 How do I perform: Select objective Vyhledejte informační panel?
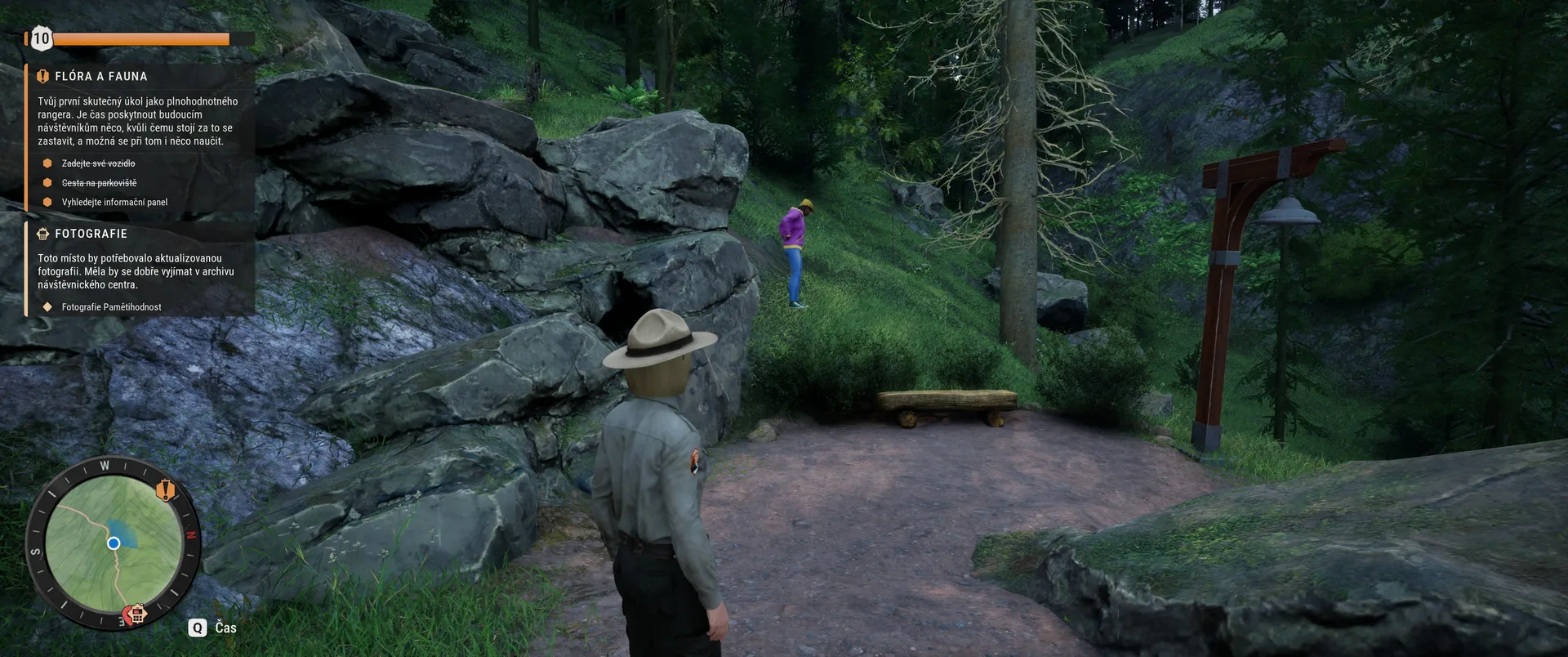(x=114, y=203)
